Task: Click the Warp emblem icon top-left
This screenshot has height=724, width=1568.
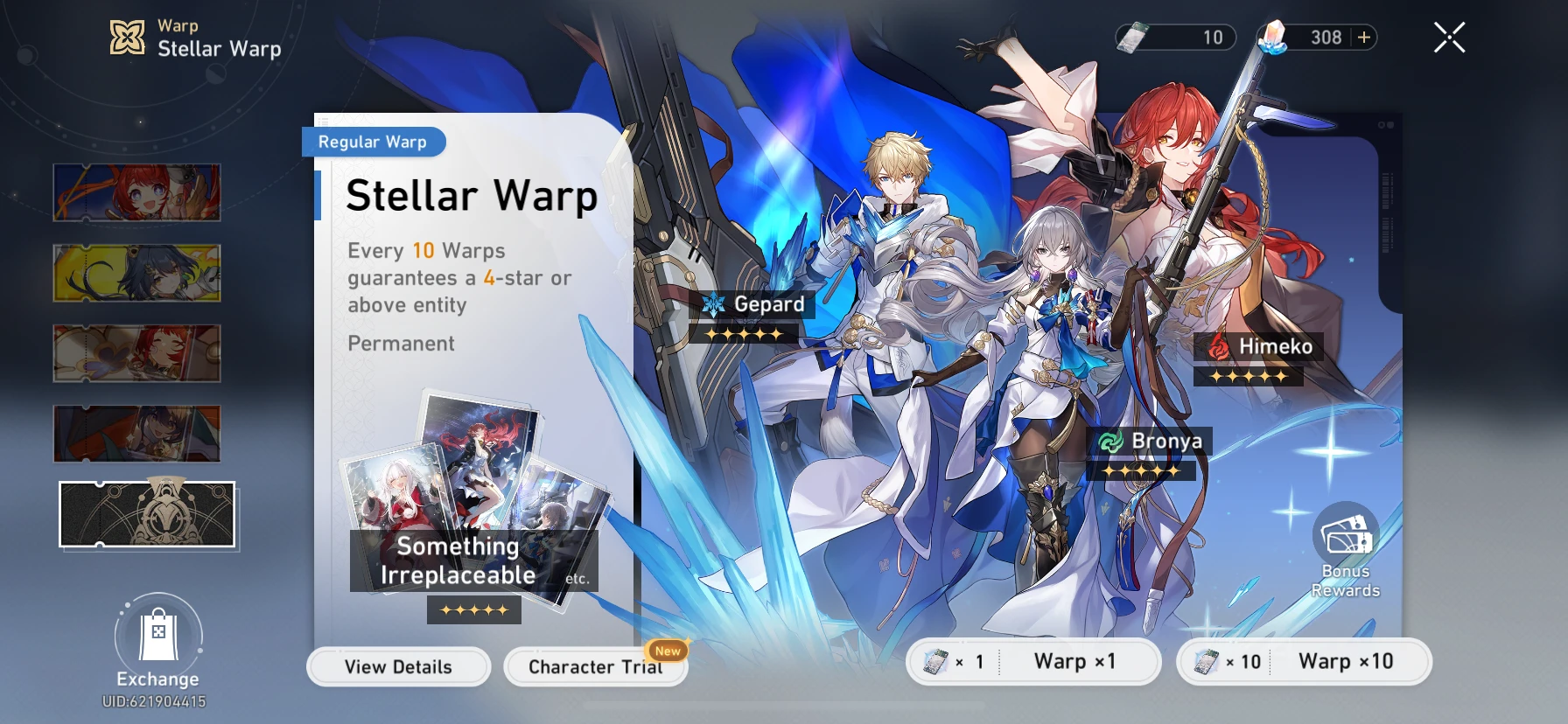Action: (127, 37)
